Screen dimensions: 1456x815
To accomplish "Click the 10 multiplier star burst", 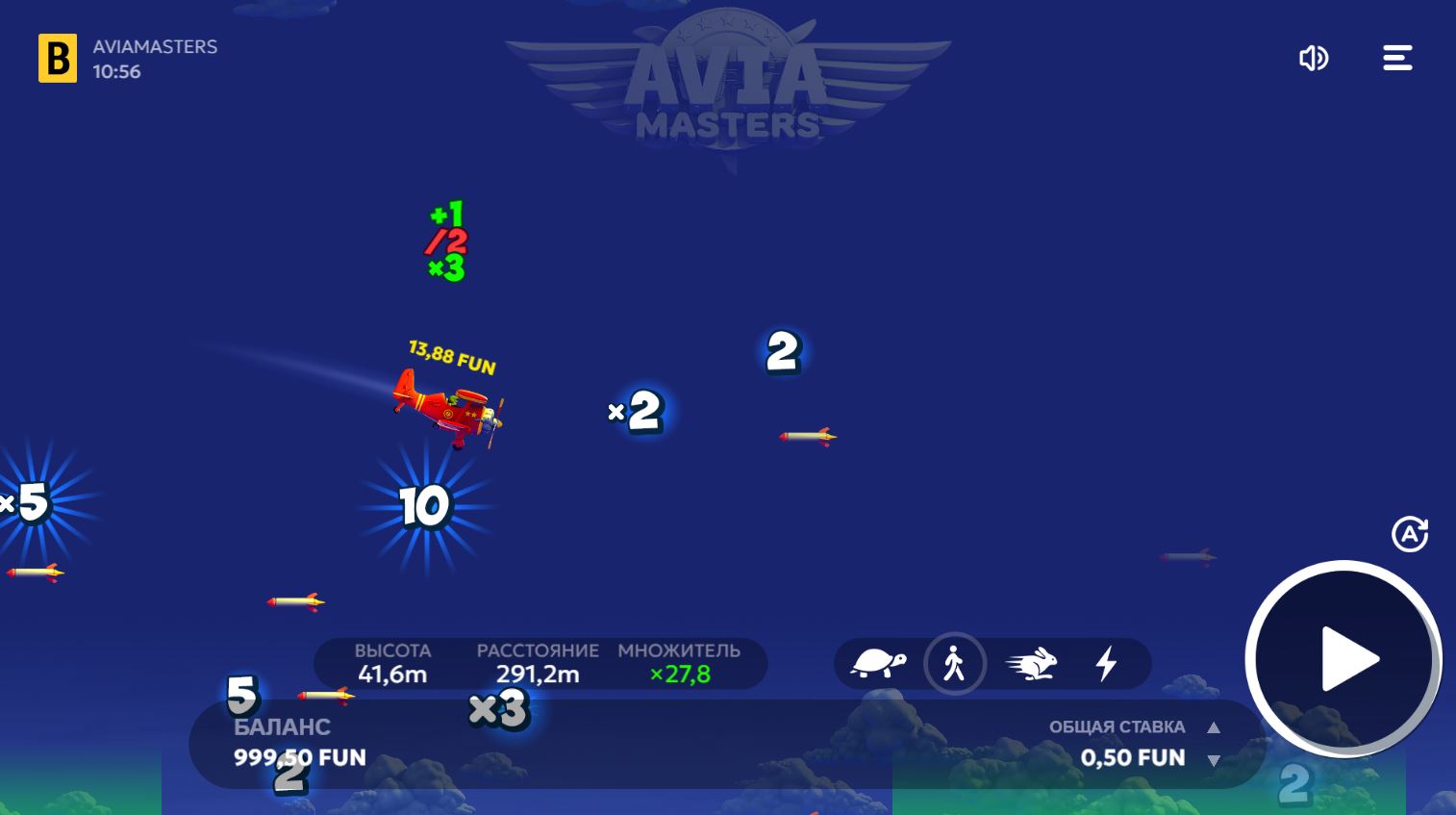I will pyautogui.click(x=426, y=507).
